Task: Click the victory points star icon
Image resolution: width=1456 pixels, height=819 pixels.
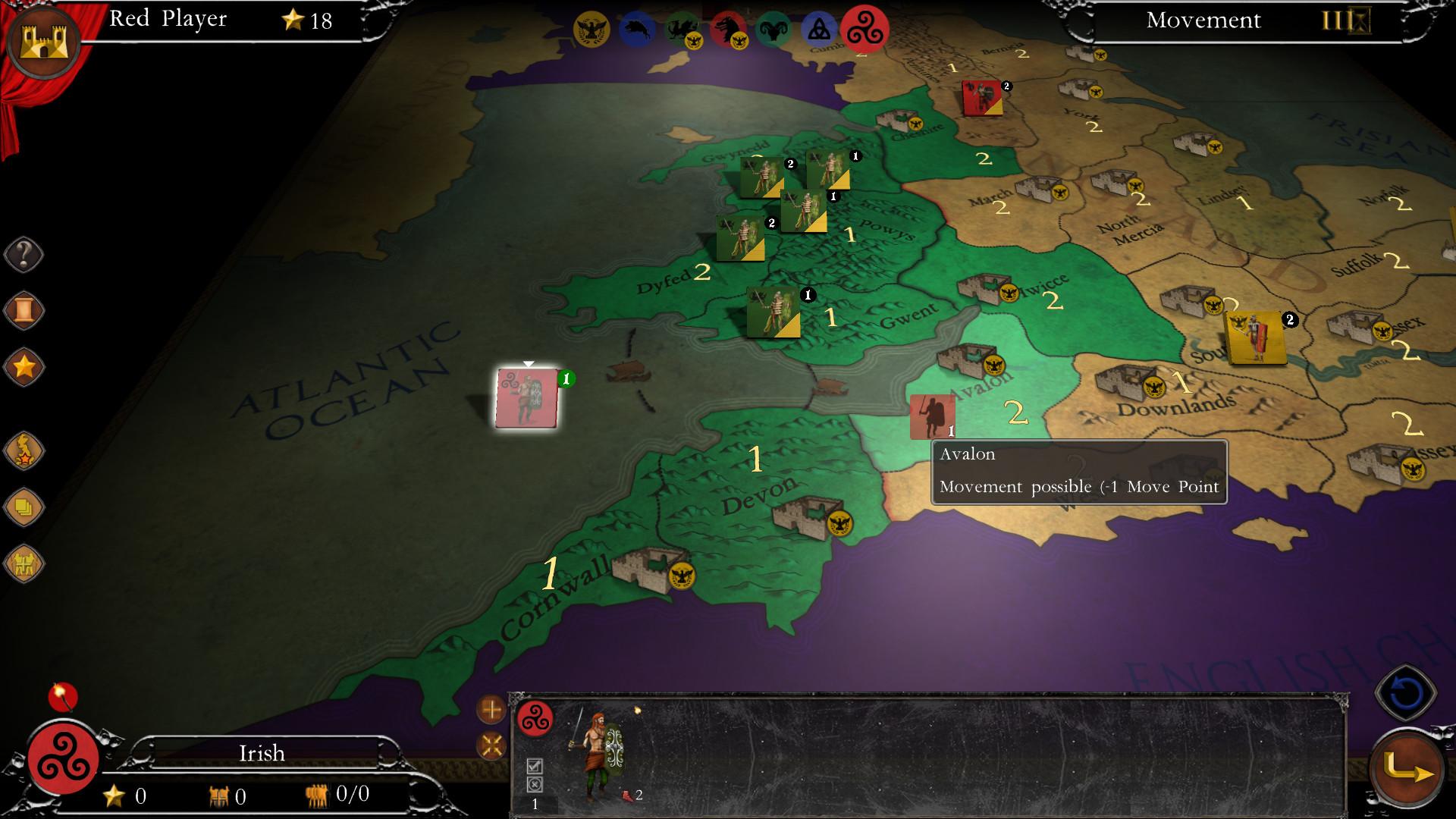Action: 24,366
